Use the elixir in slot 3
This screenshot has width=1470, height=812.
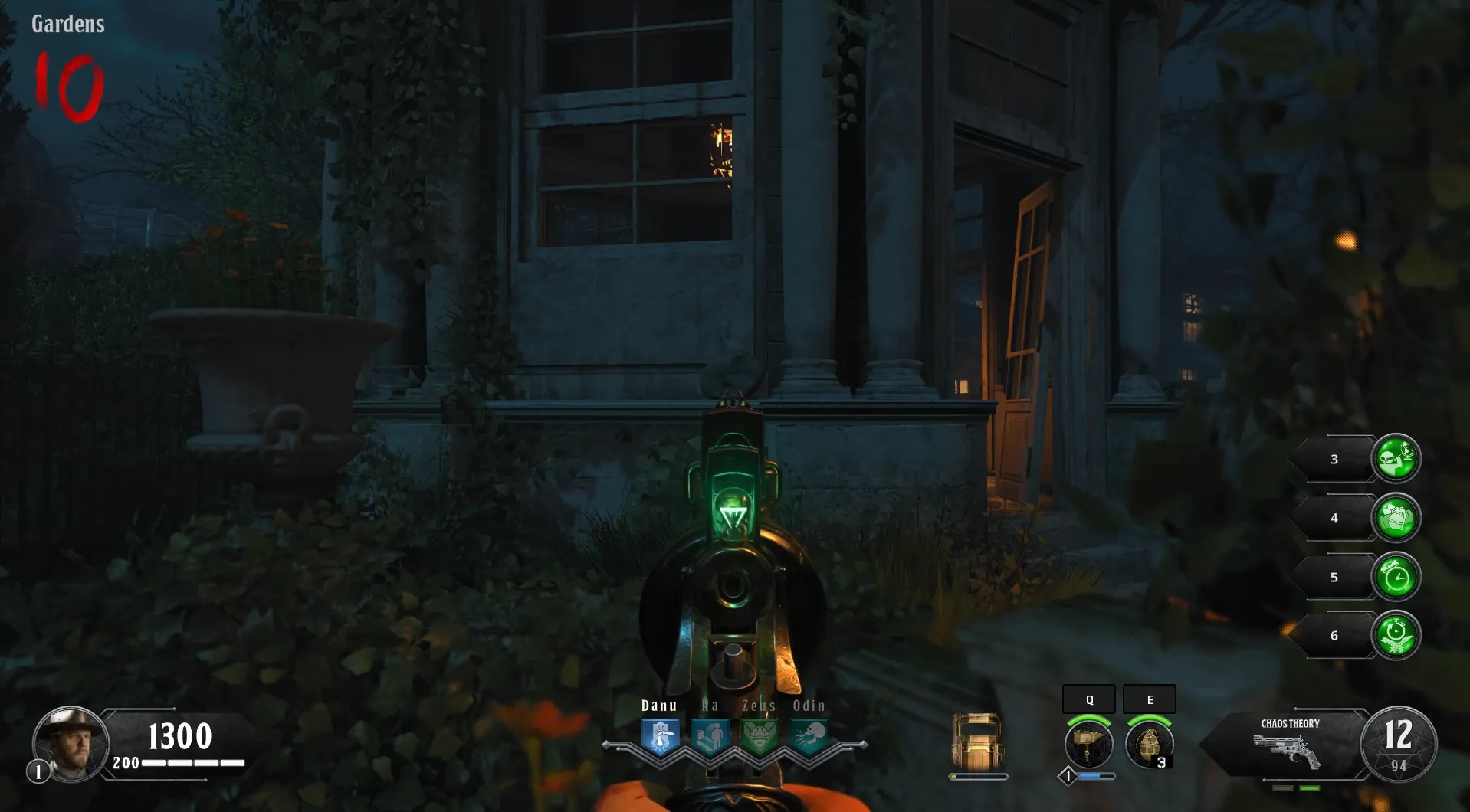(x=1396, y=459)
